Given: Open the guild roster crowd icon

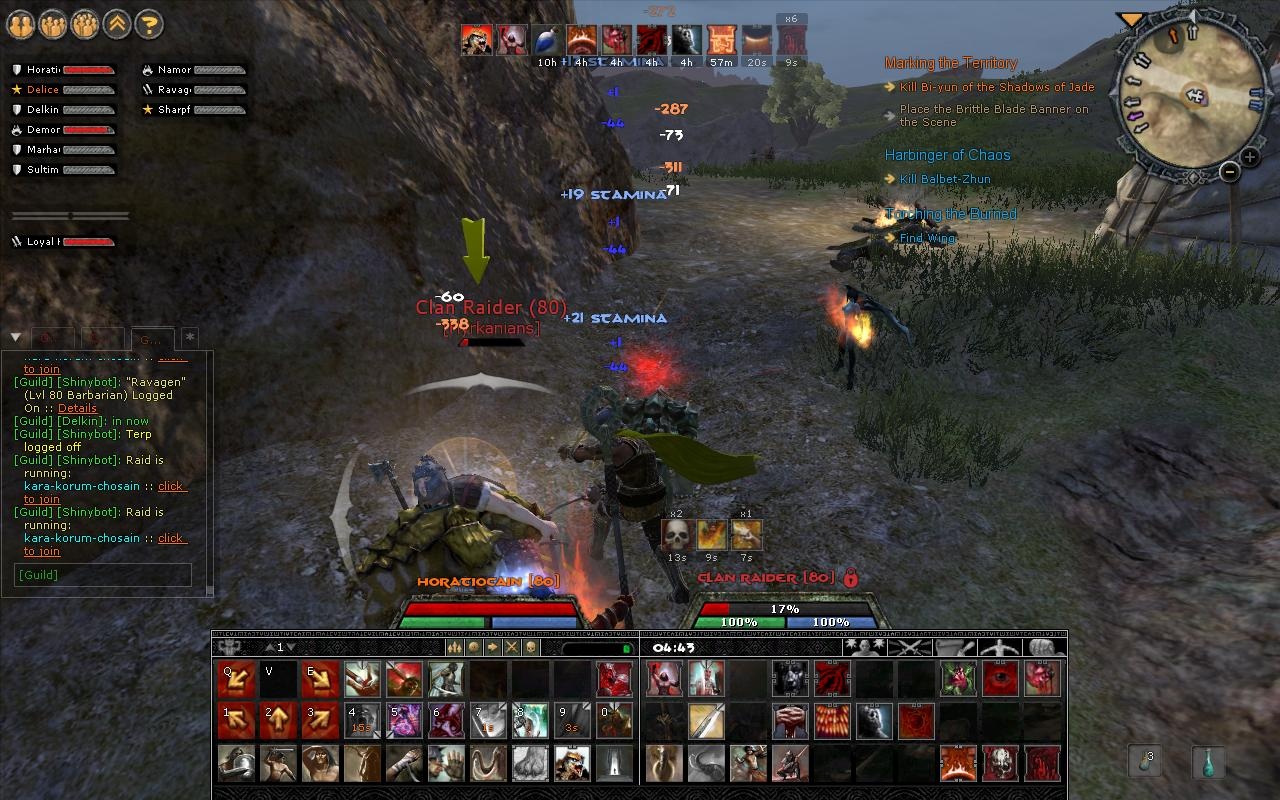Looking at the screenshot, I should pos(85,24).
